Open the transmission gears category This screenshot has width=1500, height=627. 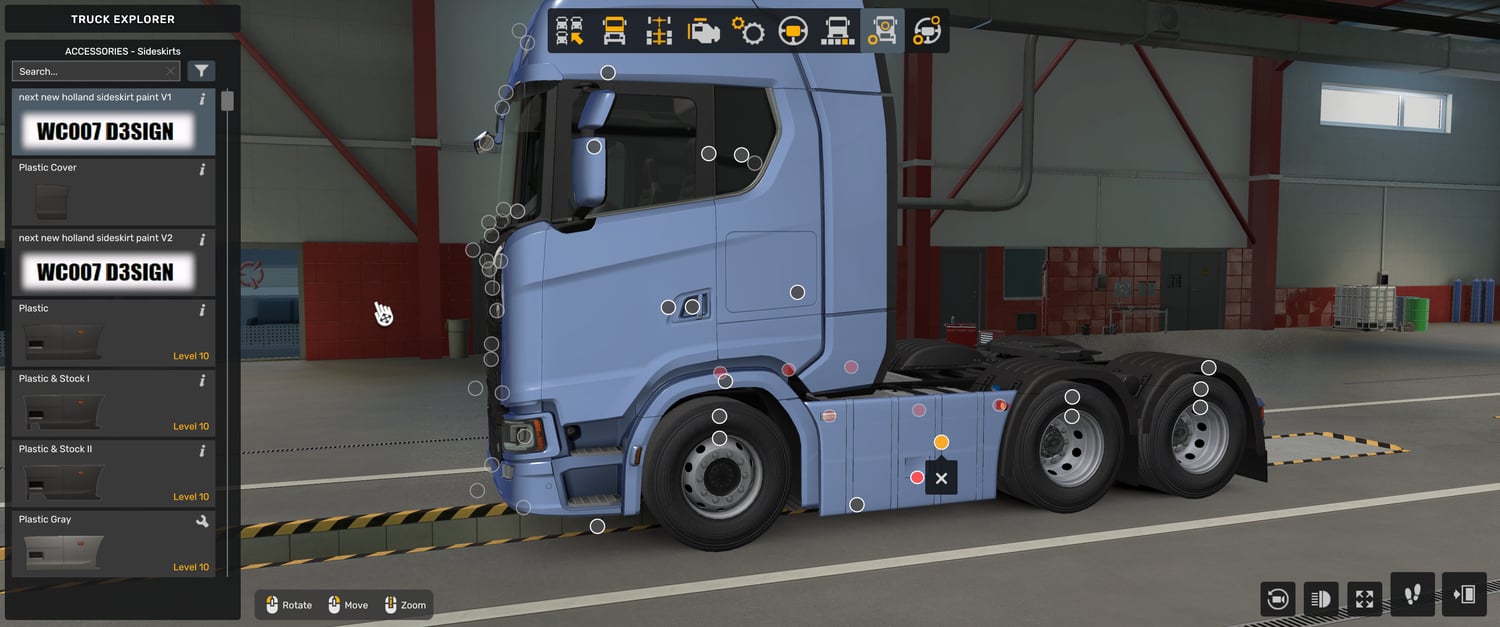748,31
